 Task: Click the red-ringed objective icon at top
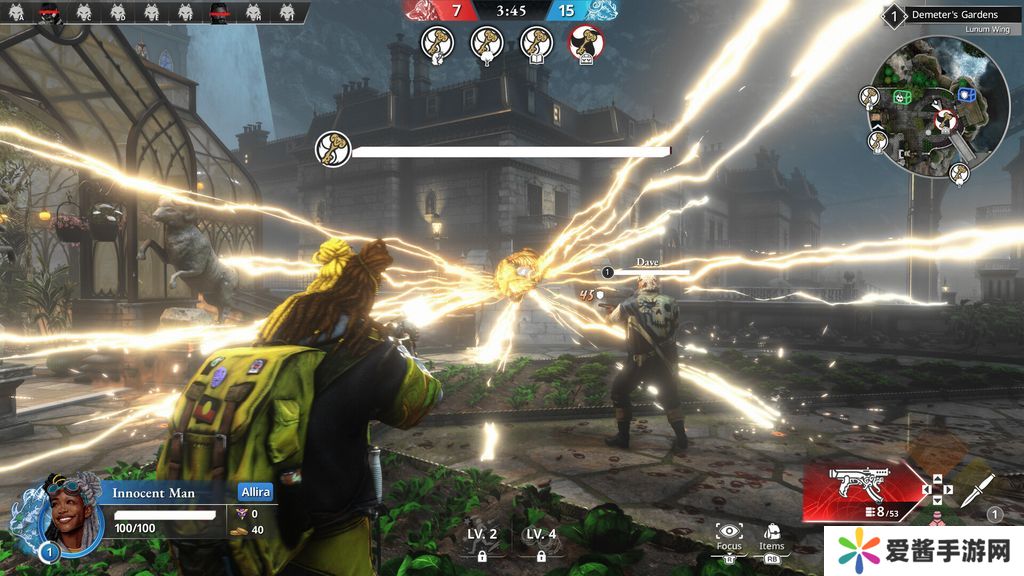(585, 43)
